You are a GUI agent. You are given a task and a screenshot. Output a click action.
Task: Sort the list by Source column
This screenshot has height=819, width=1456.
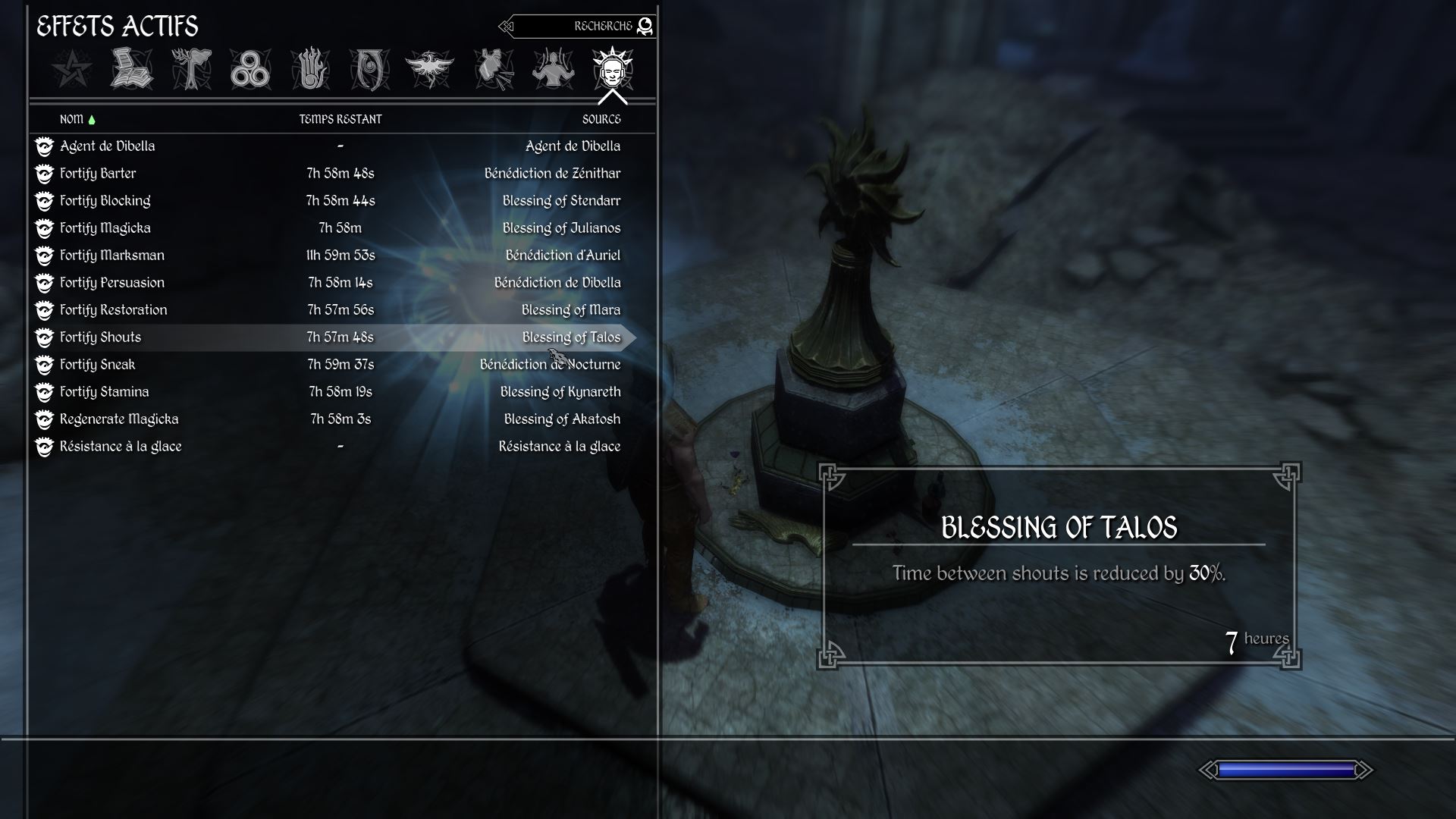(601, 119)
